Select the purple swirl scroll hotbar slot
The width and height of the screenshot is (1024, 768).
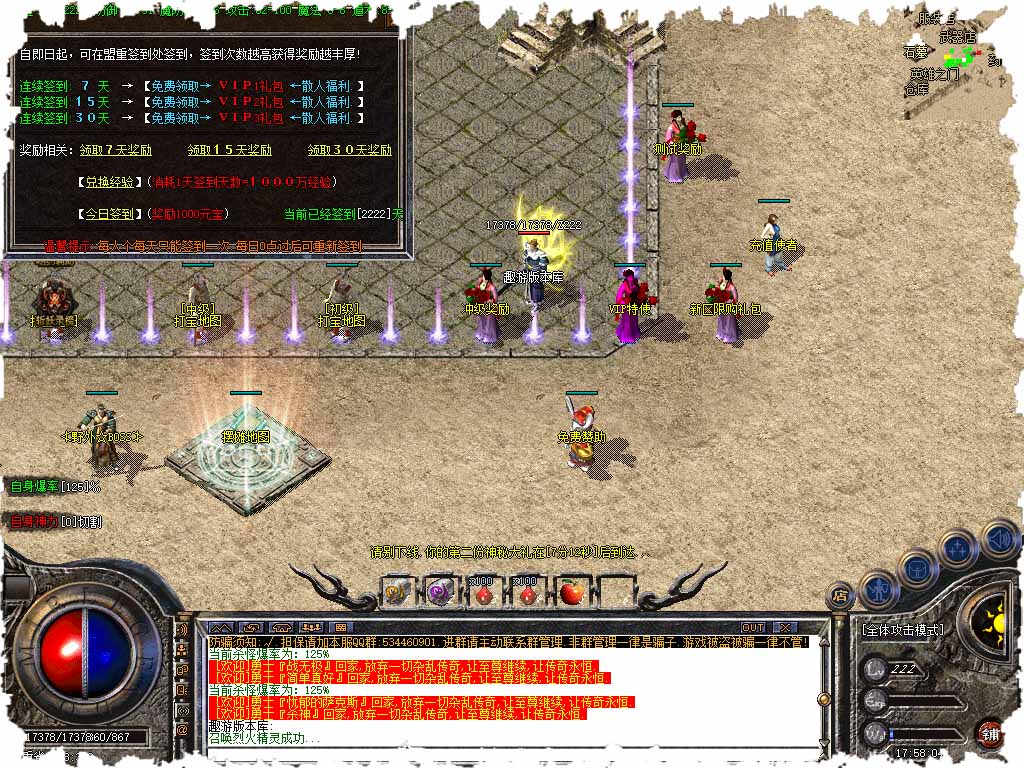coord(439,592)
